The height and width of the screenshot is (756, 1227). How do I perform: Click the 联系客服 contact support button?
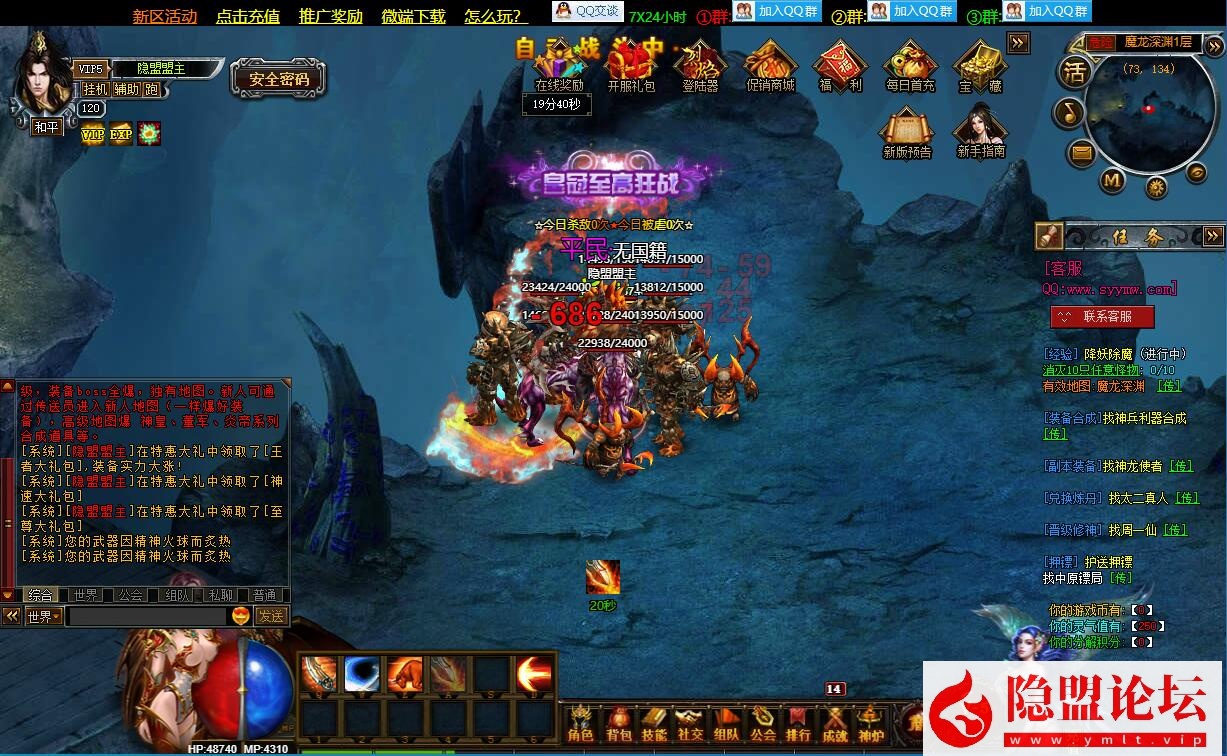point(1102,316)
